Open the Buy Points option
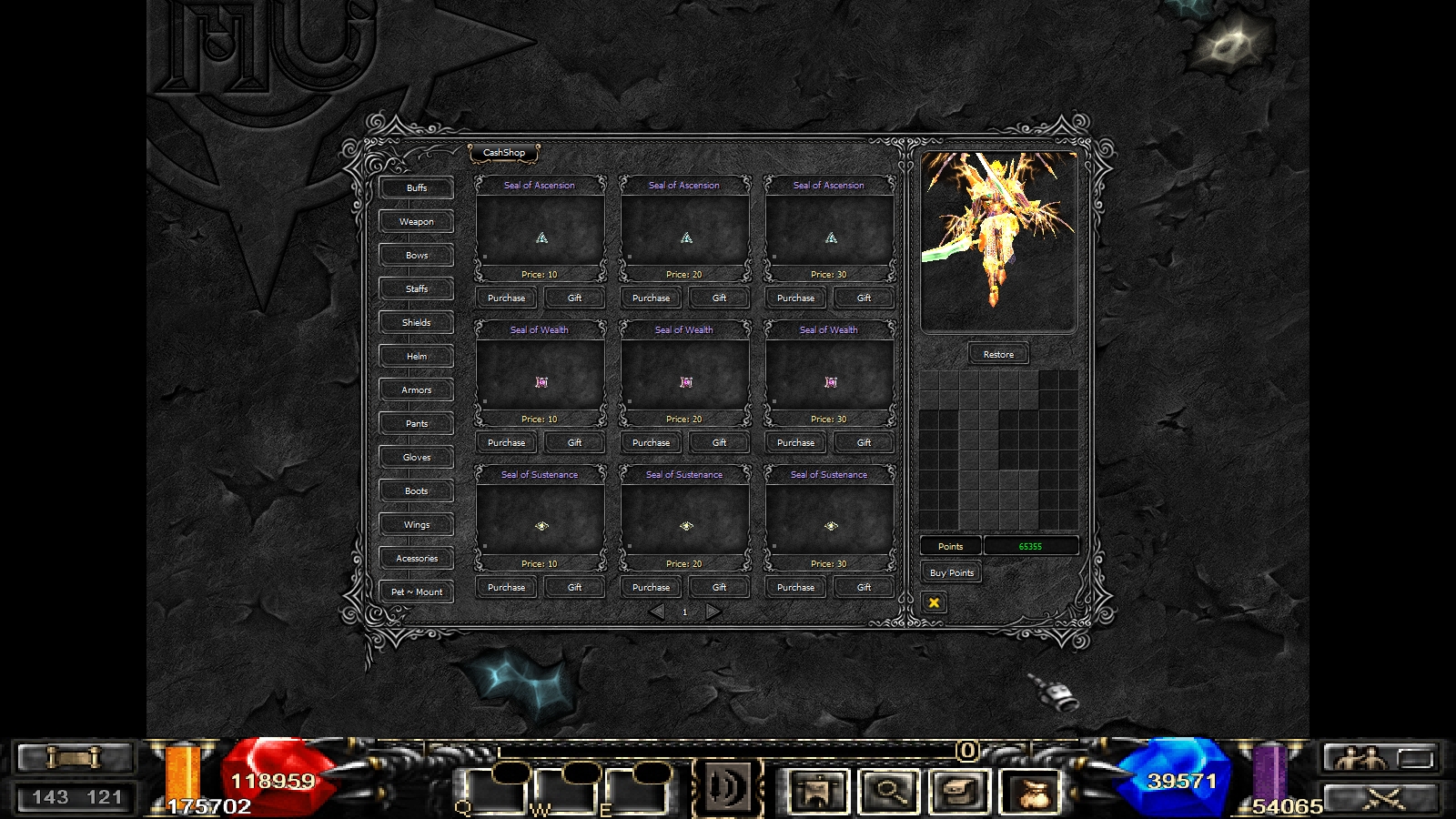Screen dimensions: 1456x819 pyautogui.click(x=952, y=573)
